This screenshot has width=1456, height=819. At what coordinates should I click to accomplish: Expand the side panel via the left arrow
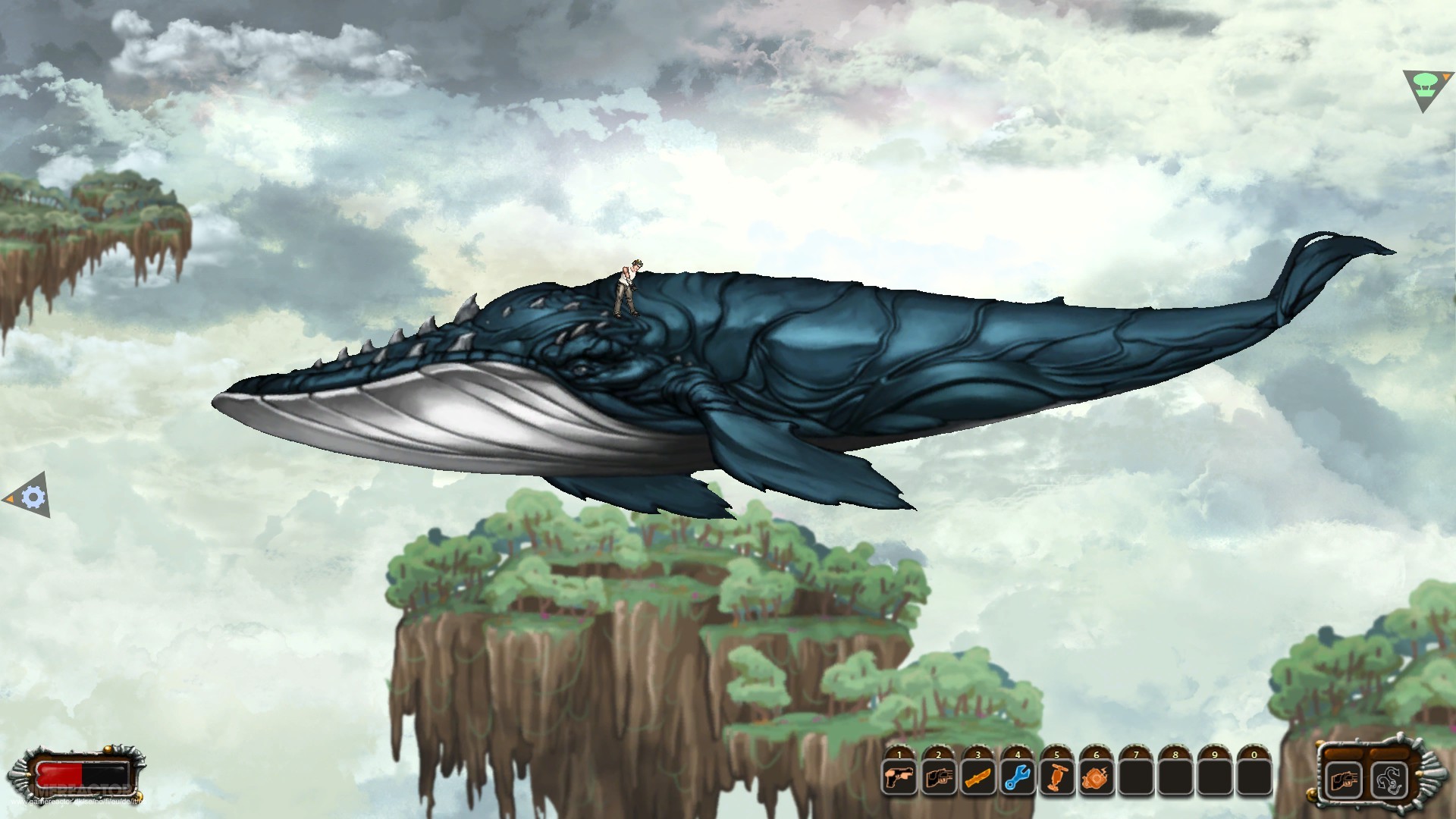click(x=9, y=497)
